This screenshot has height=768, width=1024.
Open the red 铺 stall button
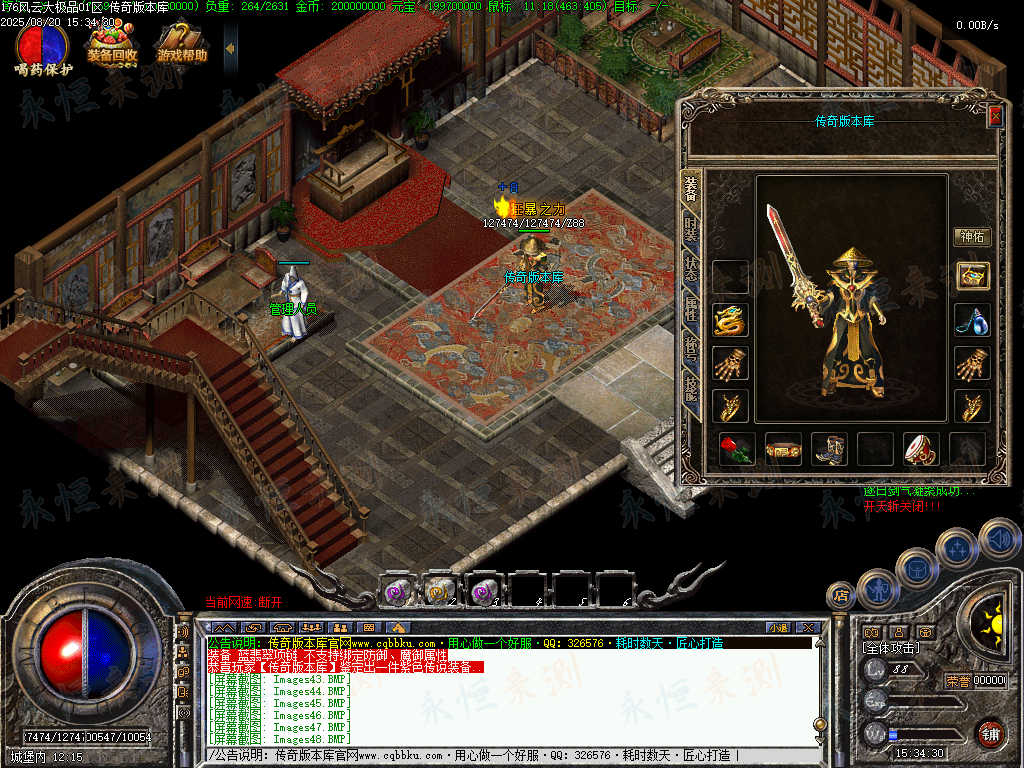[x=990, y=733]
